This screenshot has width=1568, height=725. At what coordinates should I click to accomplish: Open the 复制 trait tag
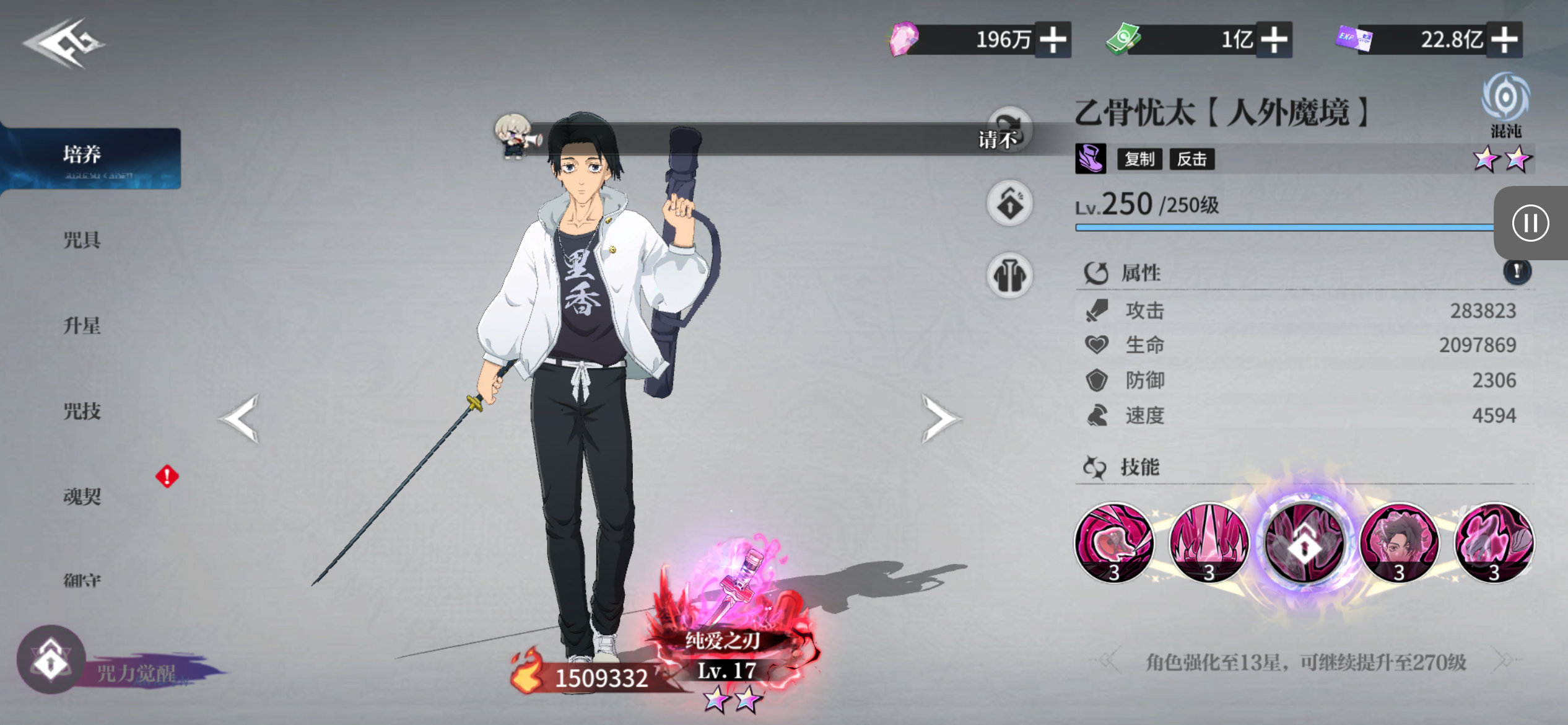click(1139, 159)
